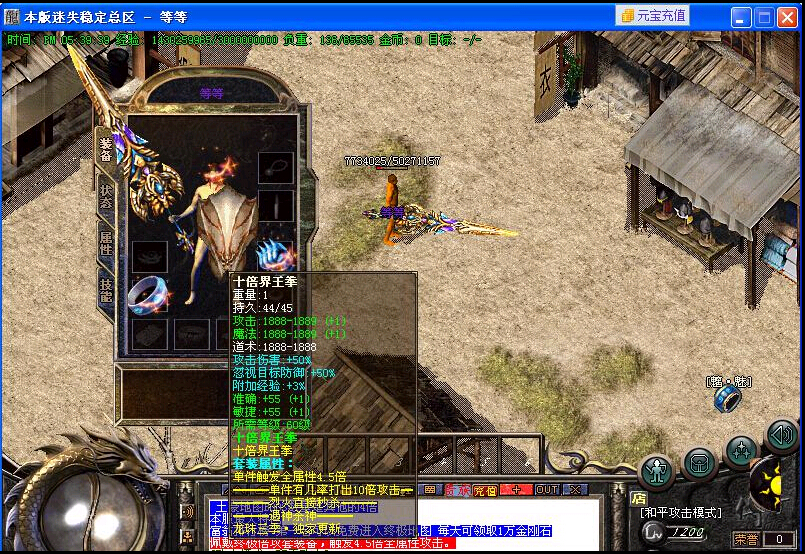The height and width of the screenshot is (554, 805).
Task: Open the character figure round button
Action: (x=657, y=469)
